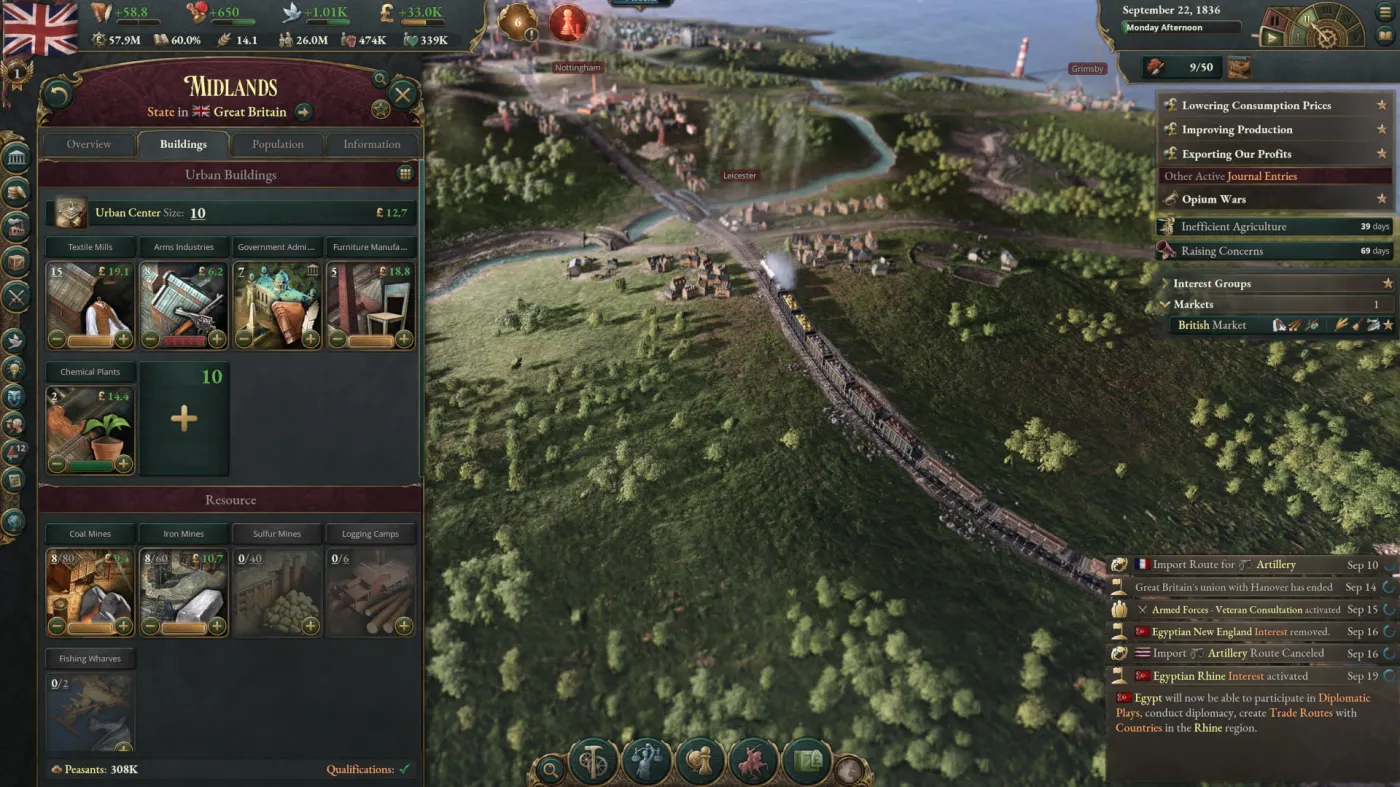
Task: Select the Iron Mines resource tab
Action: tap(183, 533)
